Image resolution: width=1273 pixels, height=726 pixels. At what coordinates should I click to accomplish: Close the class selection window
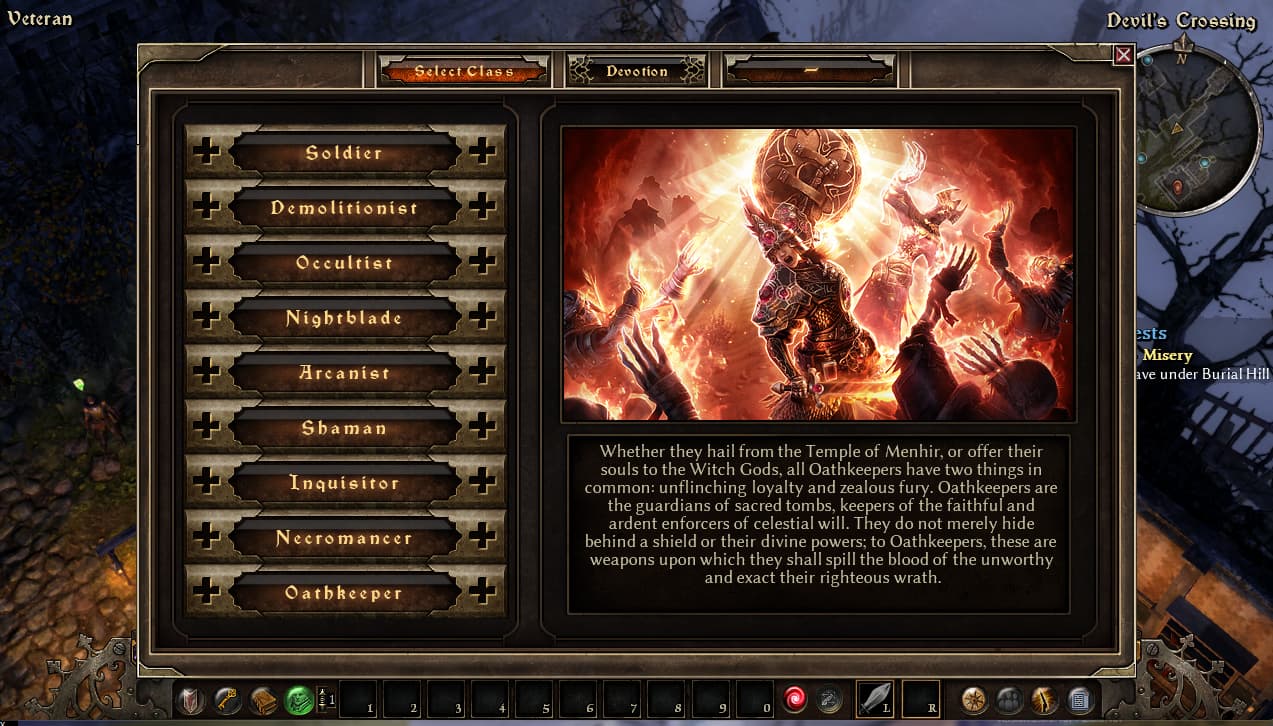[1123, 55]
